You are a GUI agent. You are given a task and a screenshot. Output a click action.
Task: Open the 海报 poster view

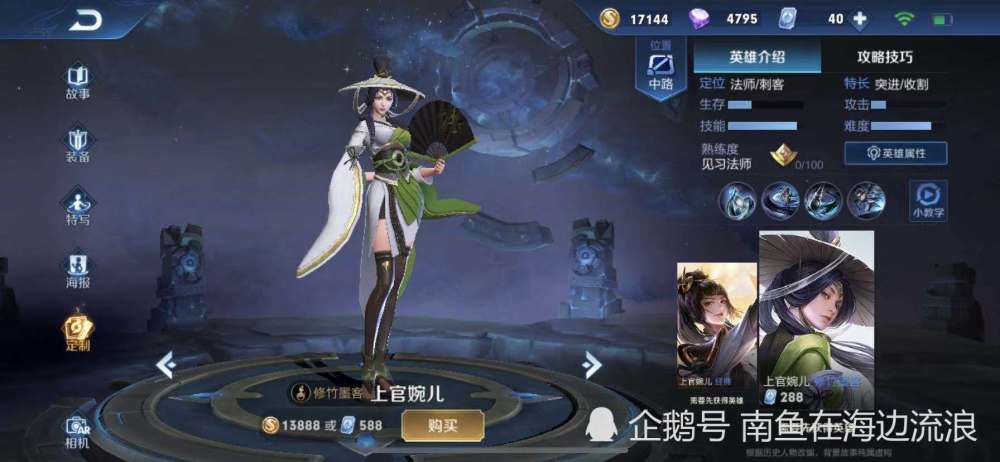tap(78, 267)
